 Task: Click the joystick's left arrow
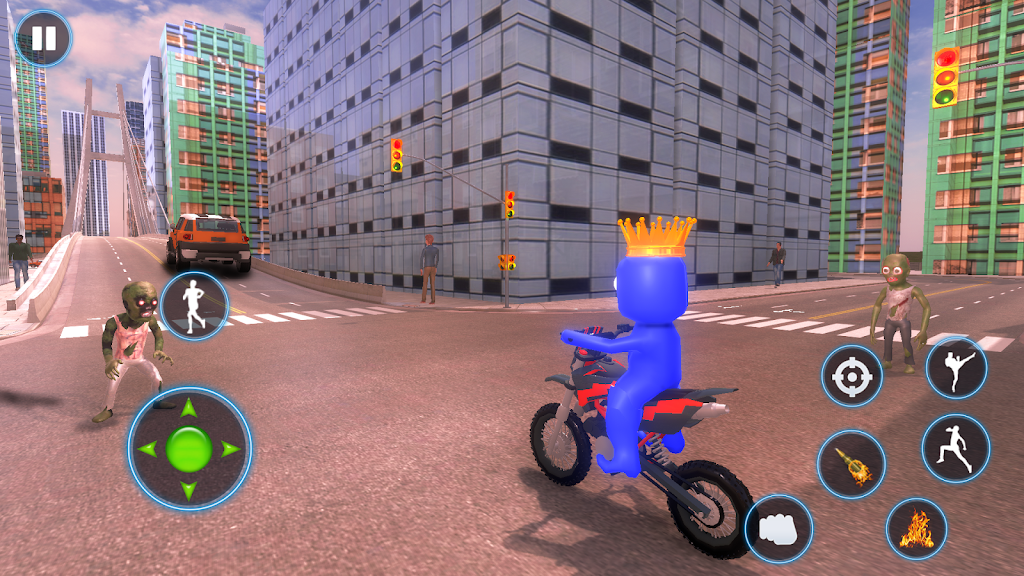148,449
